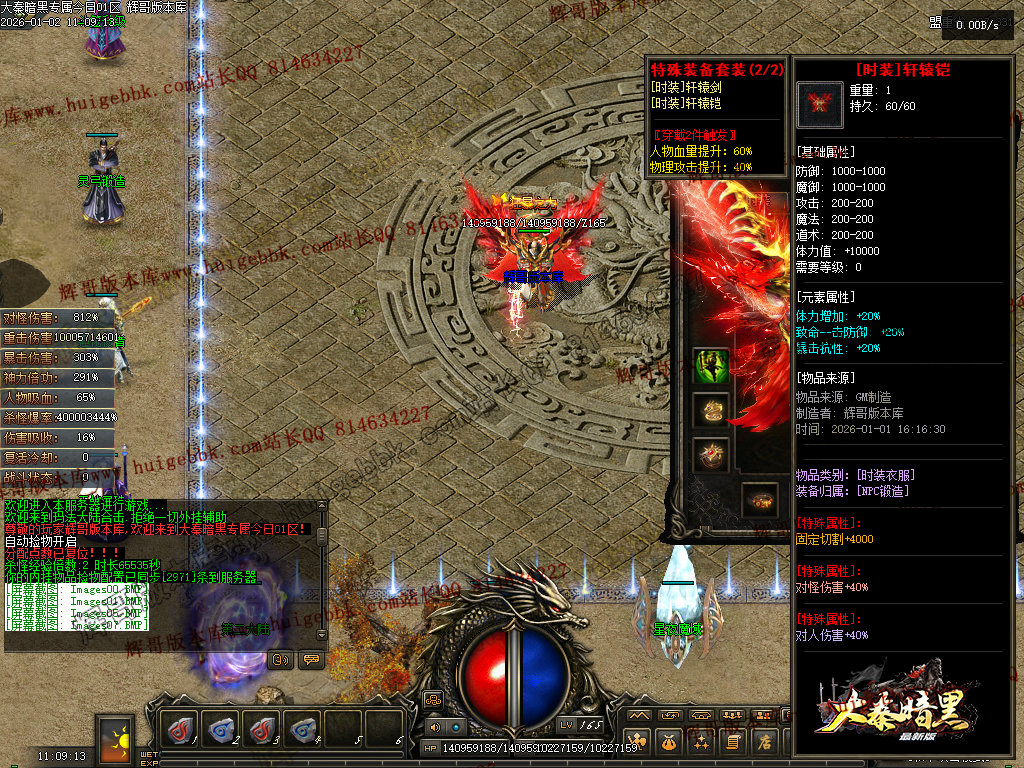Toggle the sound speaker button
The width and height of the screenshot is (1024, 768).
point(434,727)
